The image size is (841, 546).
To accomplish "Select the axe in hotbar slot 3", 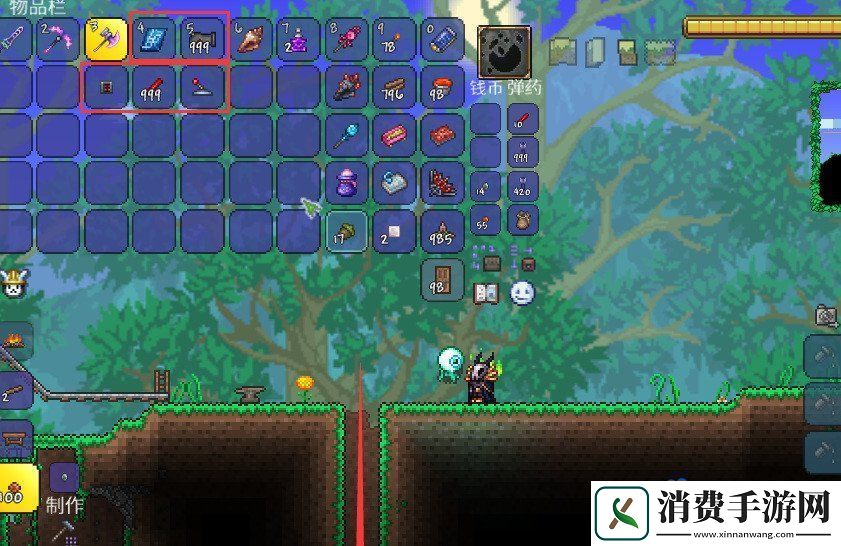I will click(107, 39).
